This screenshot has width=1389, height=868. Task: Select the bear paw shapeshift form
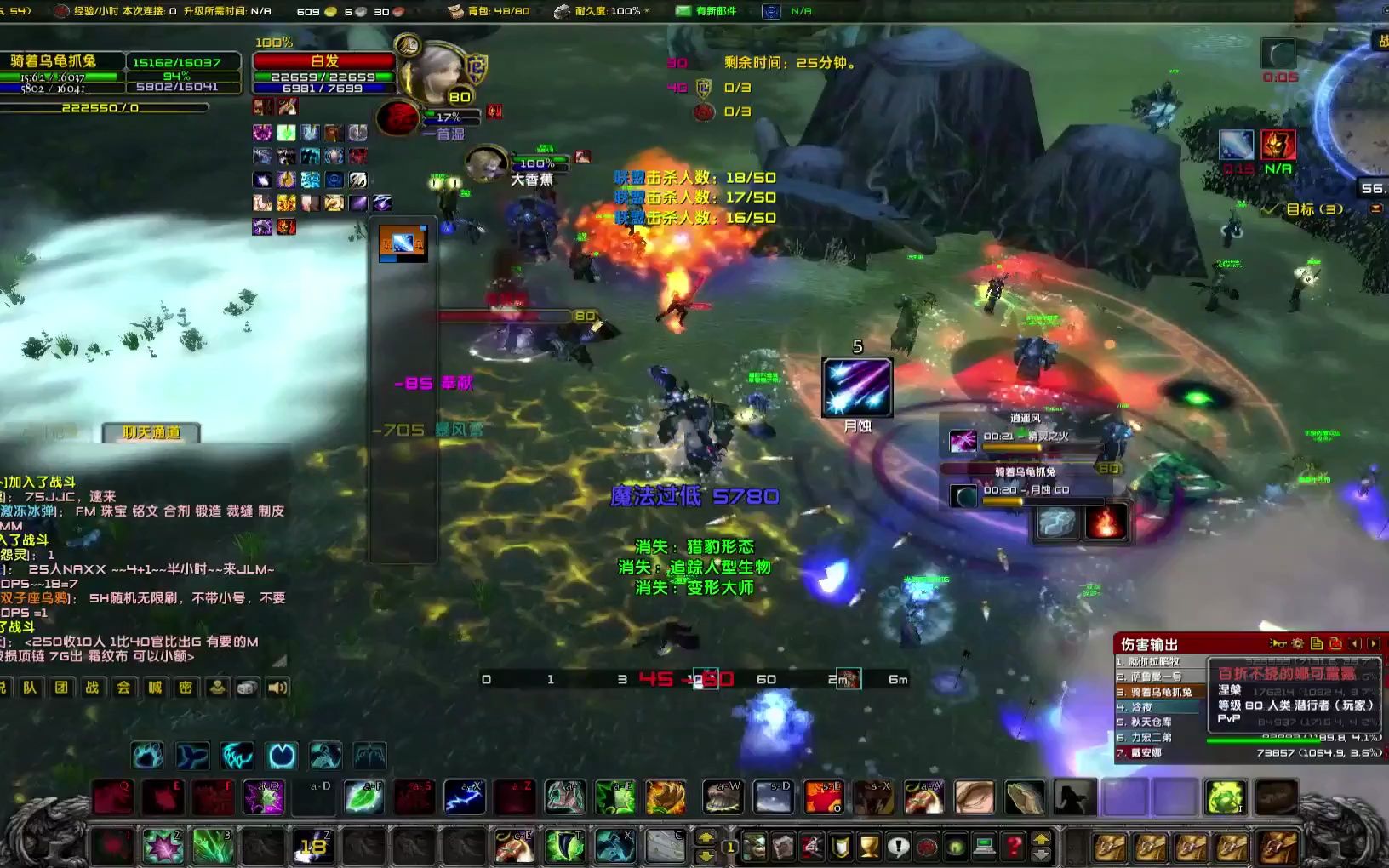tap(147, 755)
